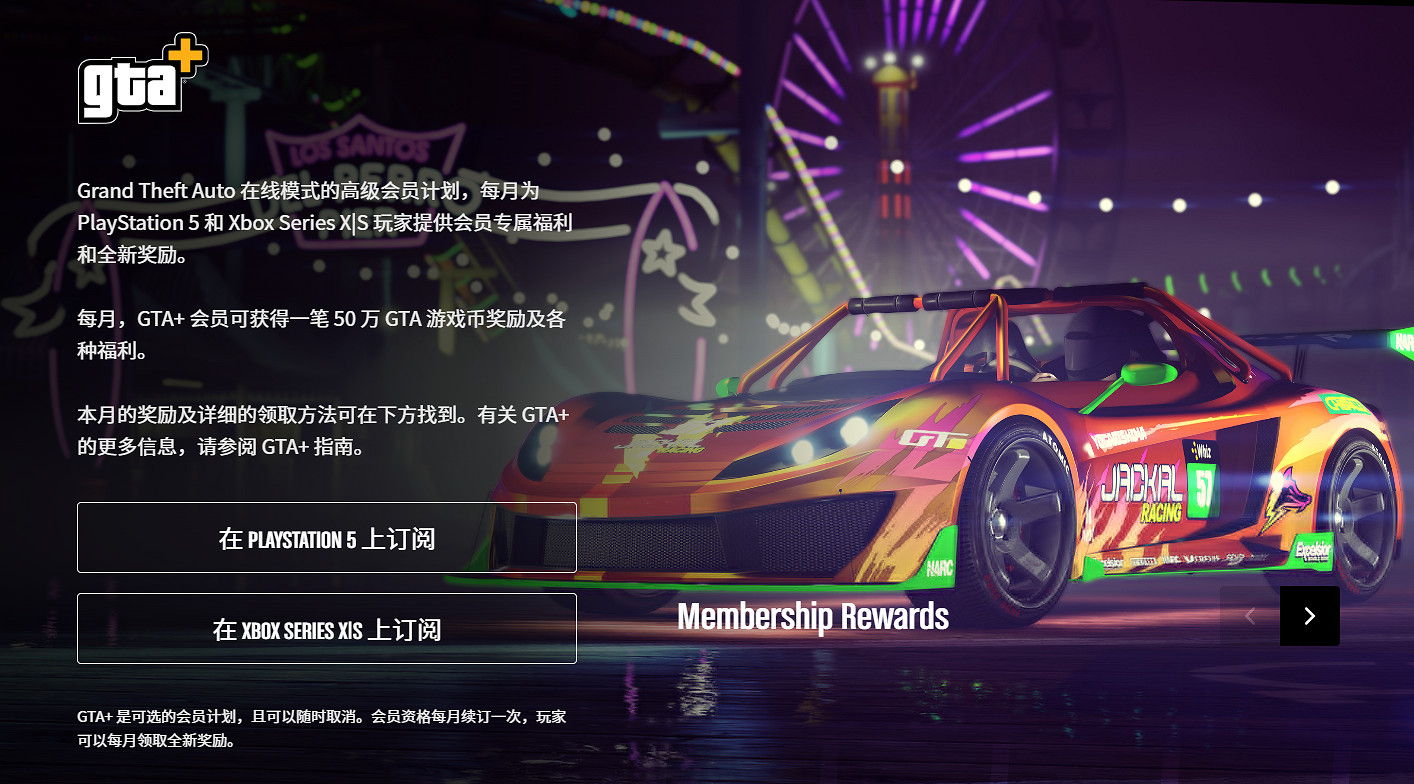
Task: Select the Xbox Series X|S subscription option
Action: pos(327,628)
